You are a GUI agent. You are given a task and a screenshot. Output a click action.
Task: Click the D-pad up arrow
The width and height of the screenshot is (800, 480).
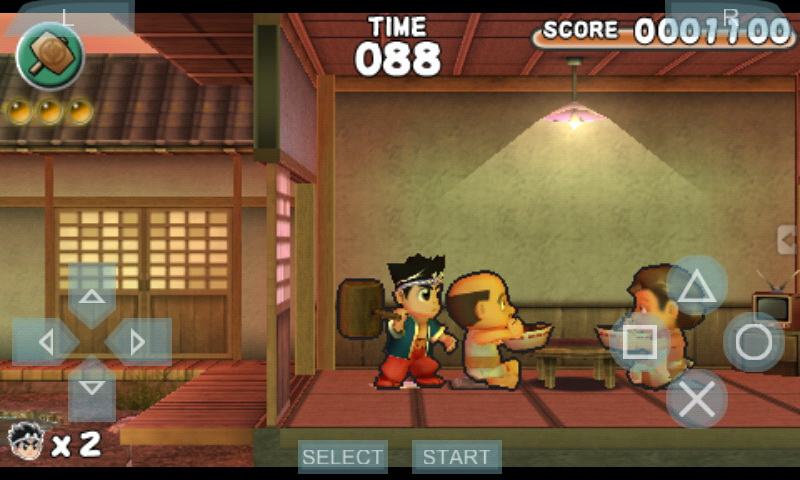point(92,294)
